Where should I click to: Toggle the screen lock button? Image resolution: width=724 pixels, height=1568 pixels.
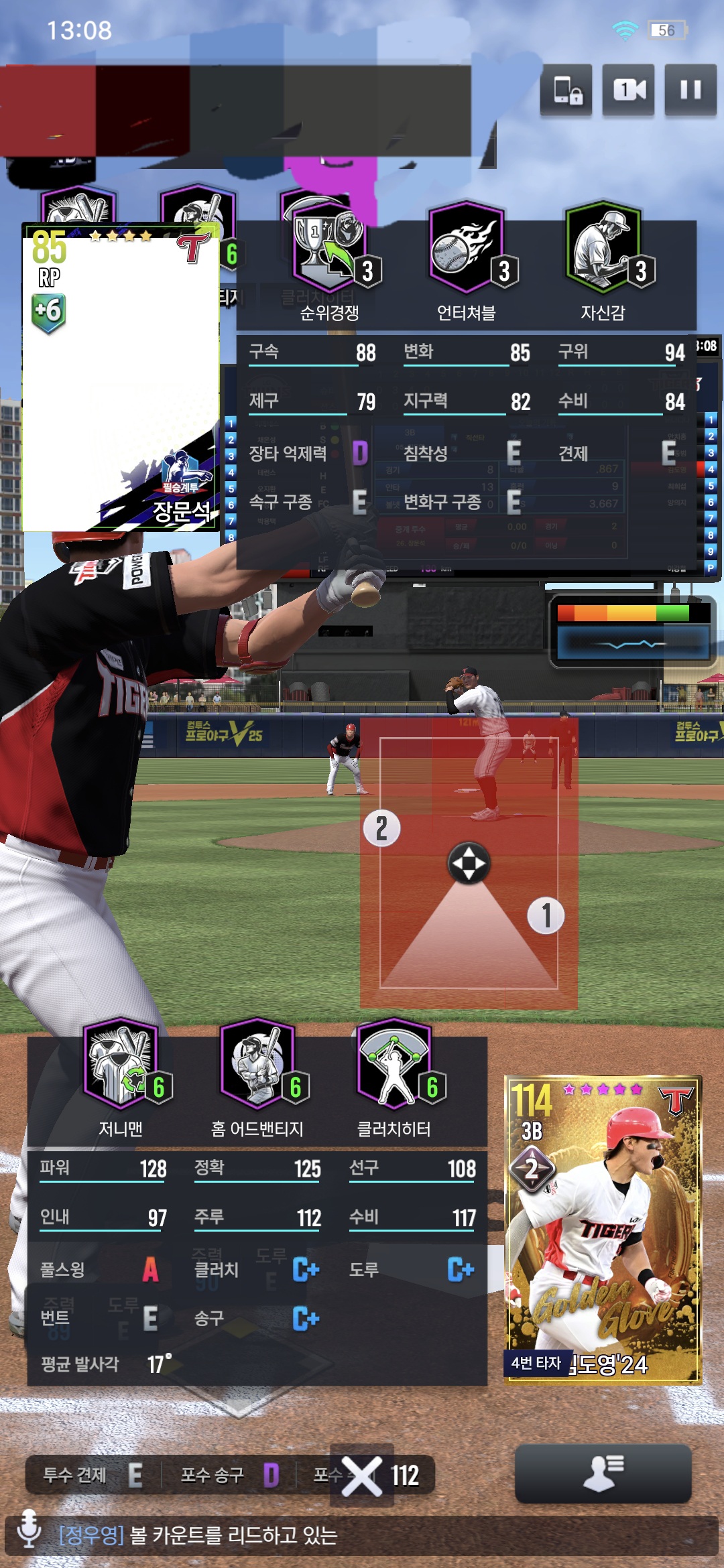coord(566,90)
